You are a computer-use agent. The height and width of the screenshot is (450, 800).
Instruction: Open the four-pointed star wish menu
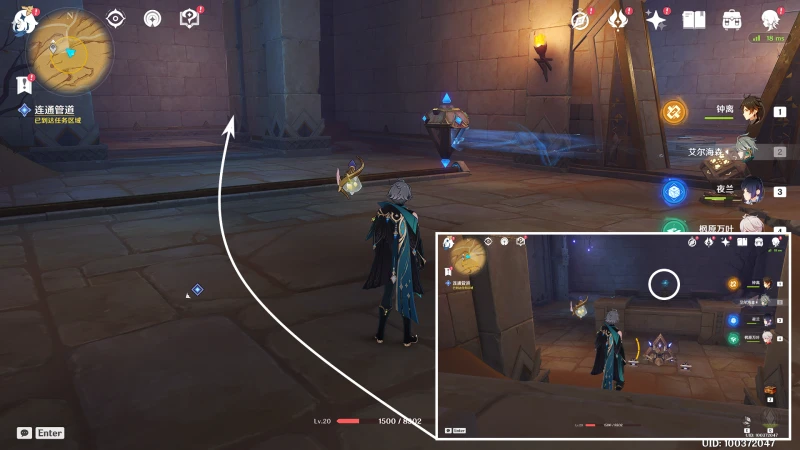[656, 20]
